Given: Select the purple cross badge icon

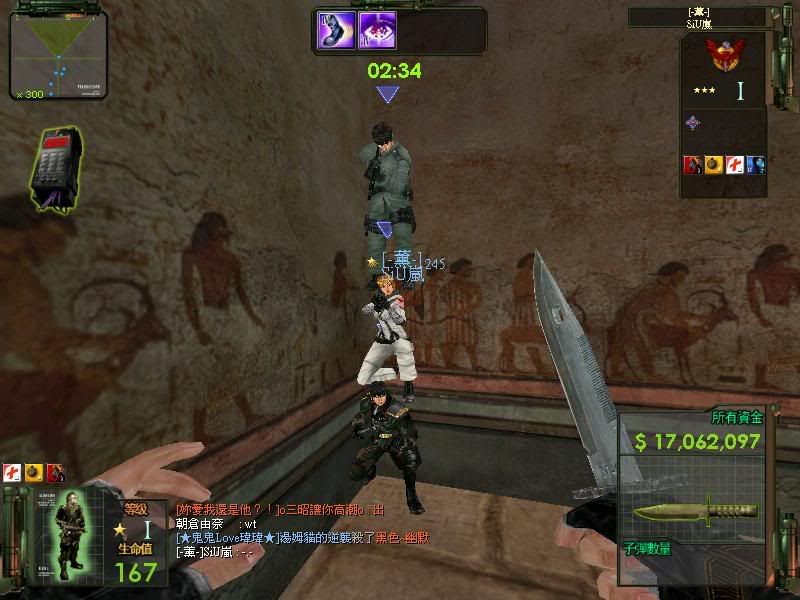Looking at the screenshot, I should coord(692,123).
